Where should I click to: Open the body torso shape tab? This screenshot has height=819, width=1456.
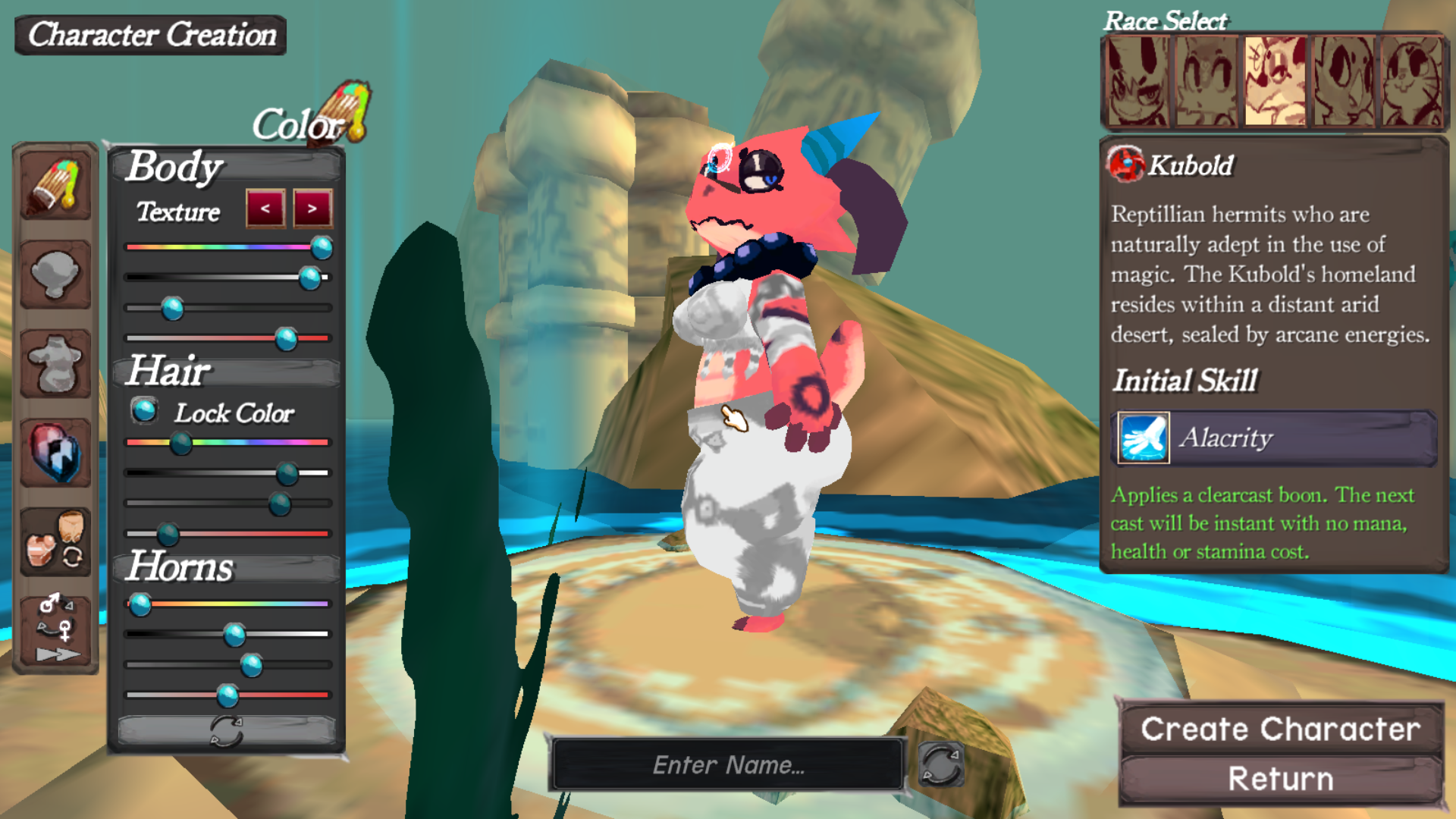(x=55, y=364)
